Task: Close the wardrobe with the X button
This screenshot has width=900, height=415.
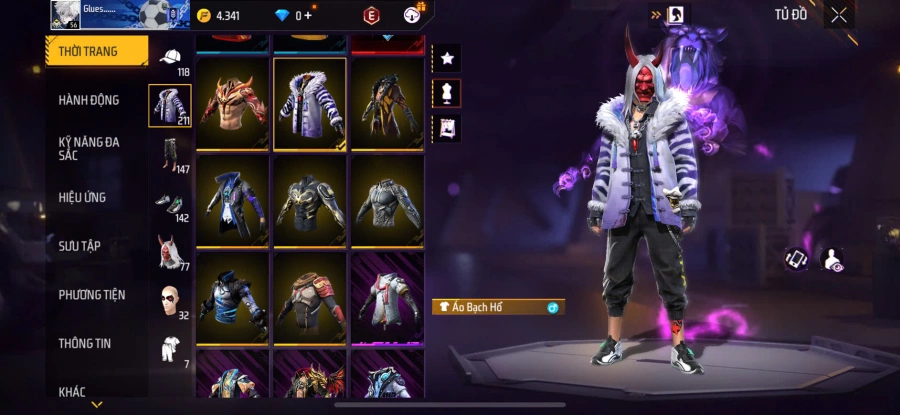Action: coord(839,15)
